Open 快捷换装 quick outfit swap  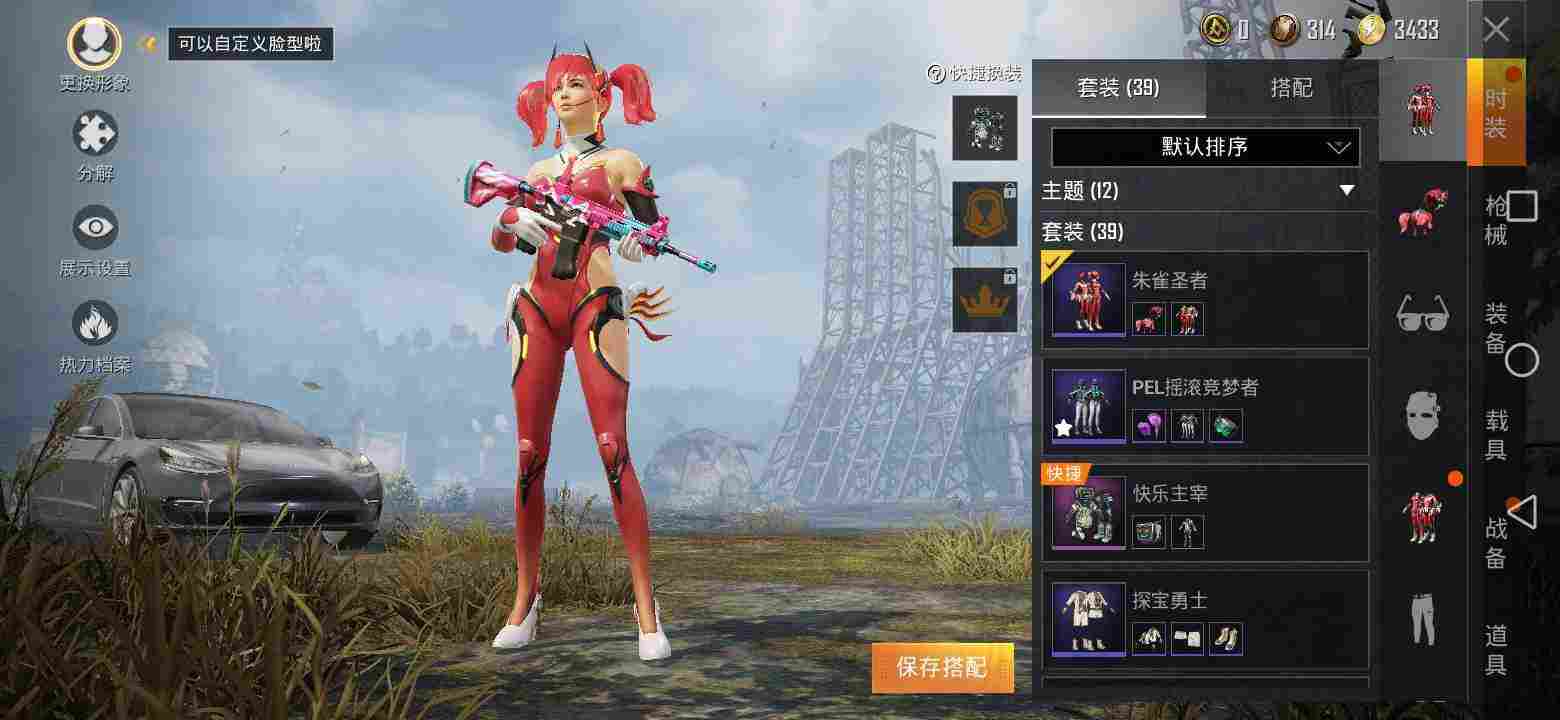pyautogui.click(x=975, y=73)
